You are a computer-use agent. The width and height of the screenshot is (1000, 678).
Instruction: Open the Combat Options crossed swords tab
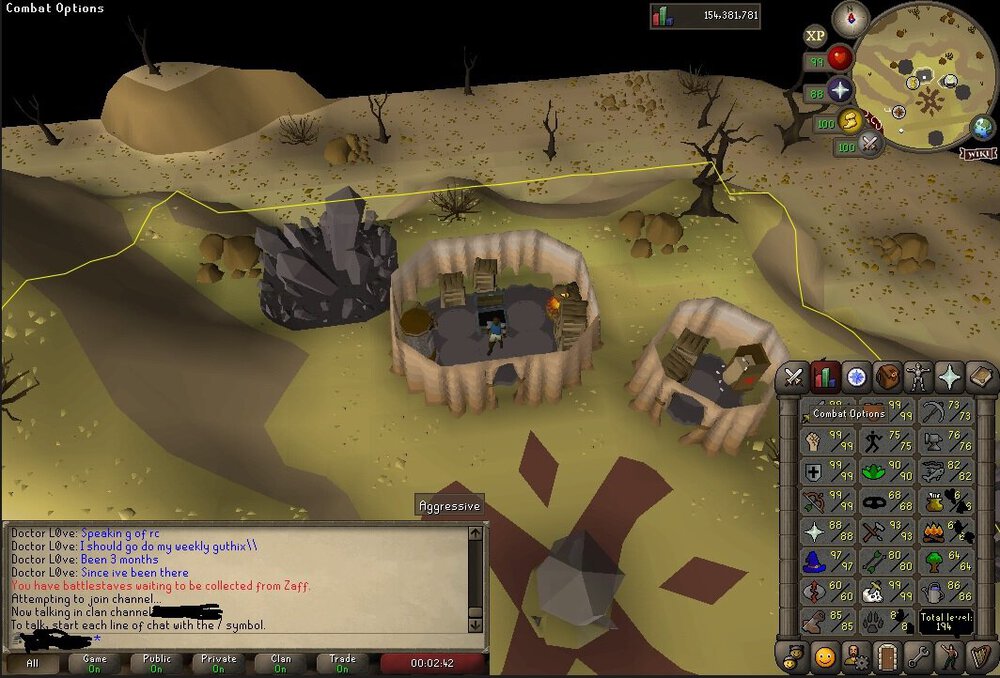click(x=794, y=377)
